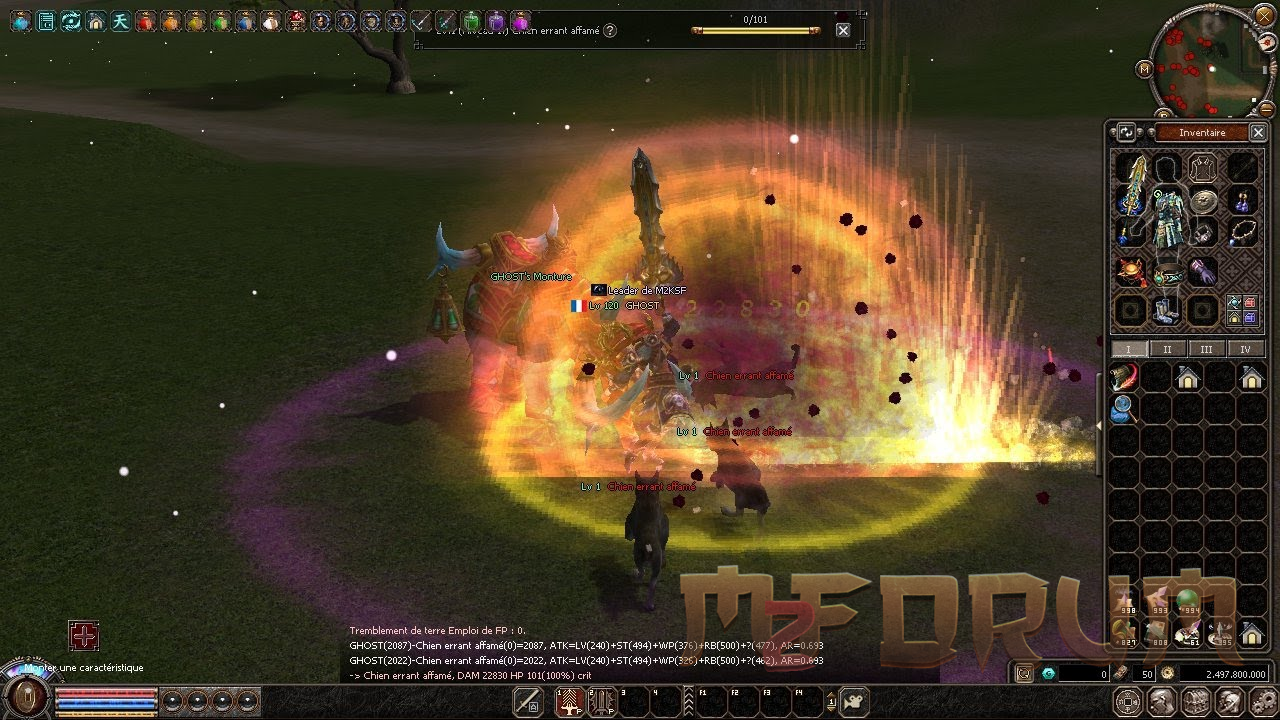Select the equipped body armor slot
The height and width of the screenshot is (720, 1280).
click(1166, 222)
